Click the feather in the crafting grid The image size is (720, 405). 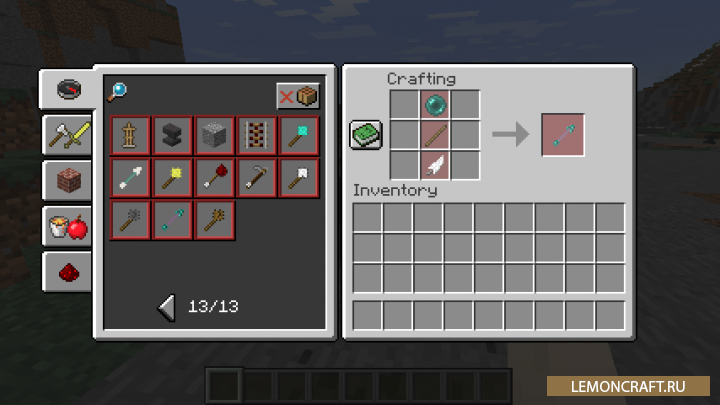(435, 165)
